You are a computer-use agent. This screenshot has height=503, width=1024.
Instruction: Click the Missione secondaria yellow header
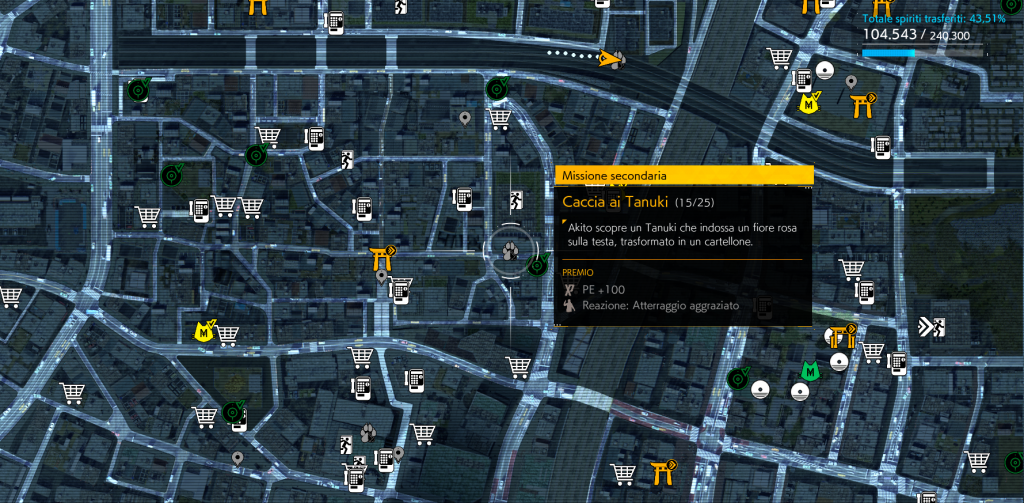683,175
